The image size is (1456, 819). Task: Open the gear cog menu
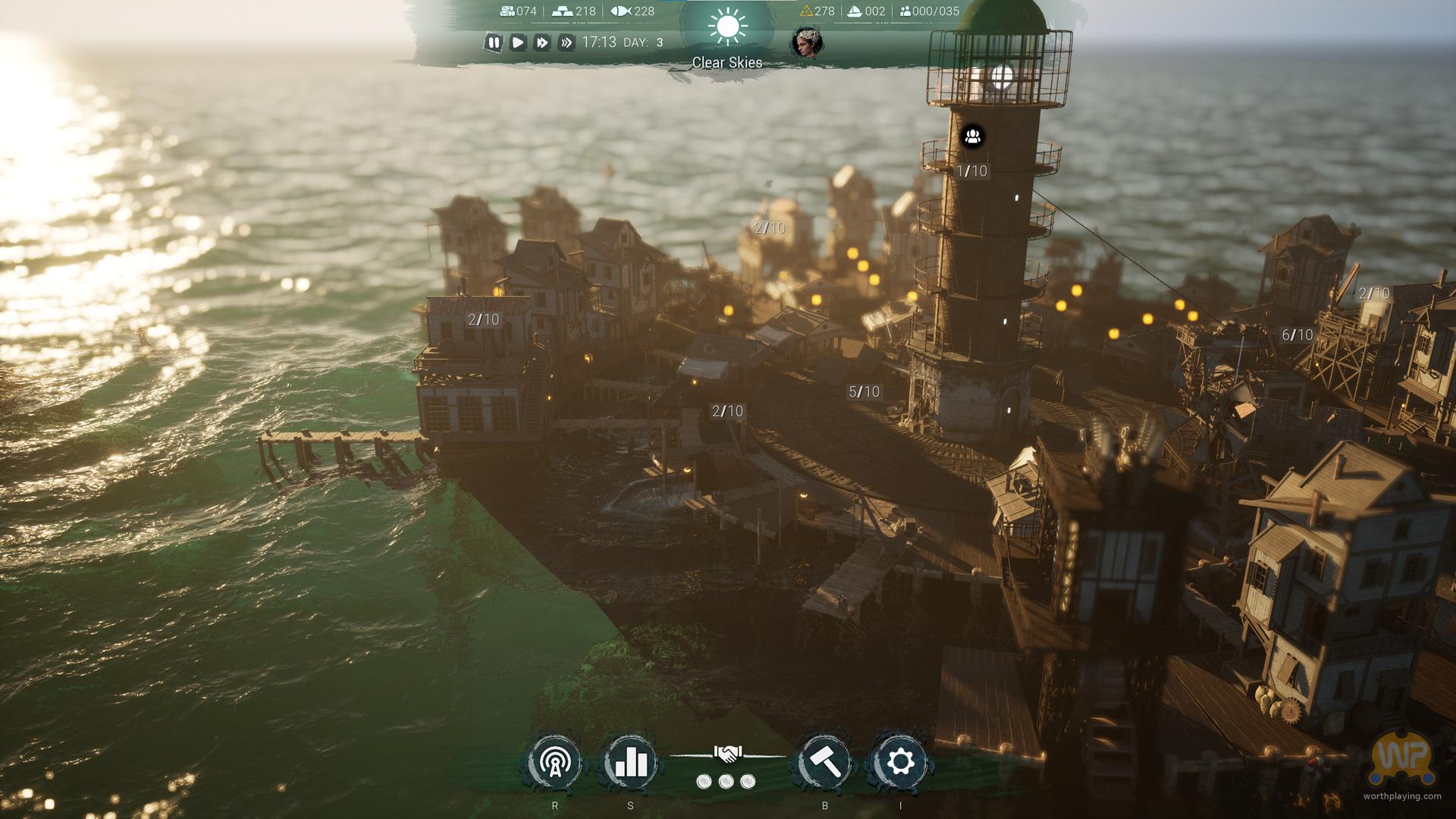click(901, 762)
